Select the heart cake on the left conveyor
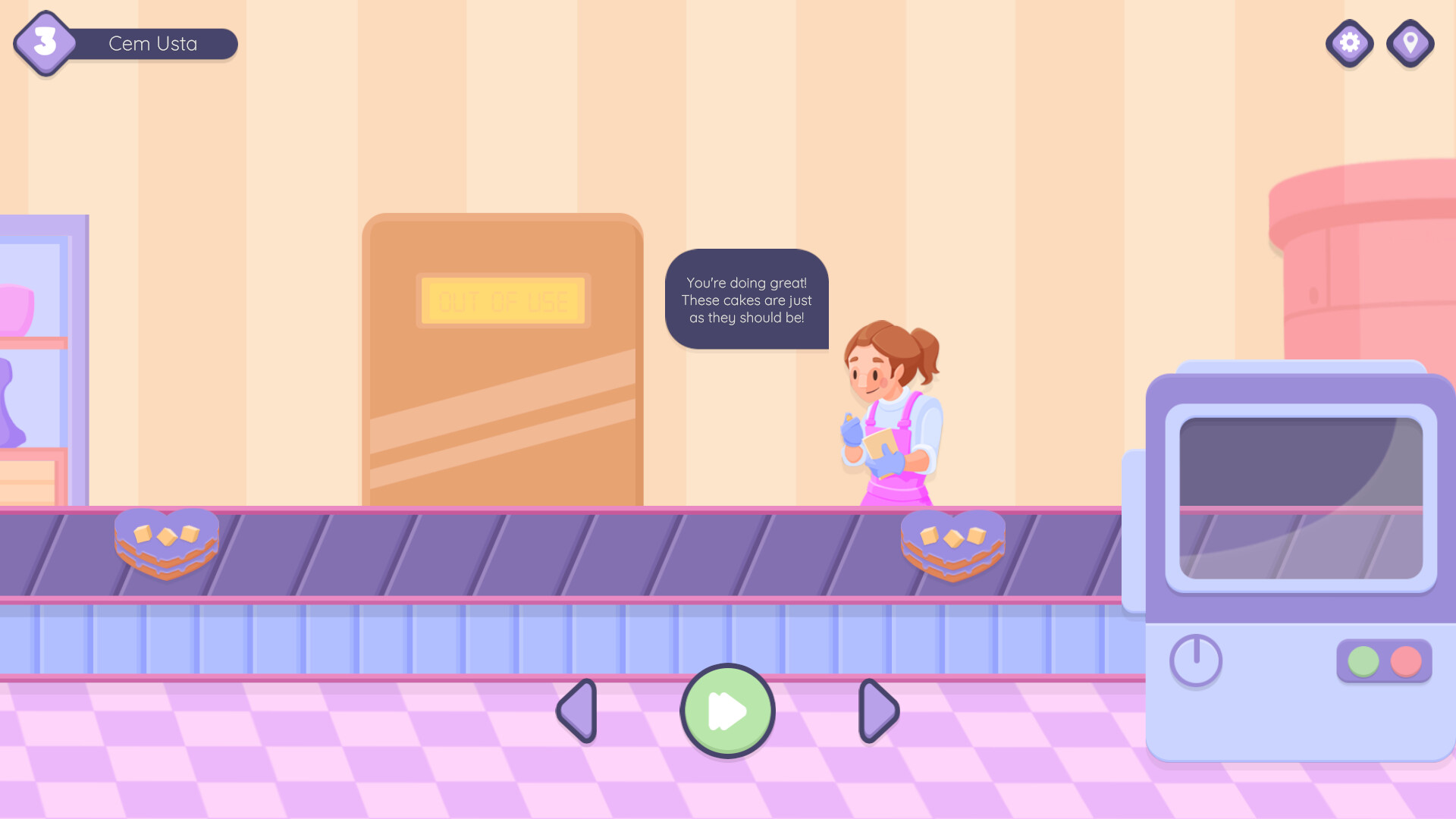The image size is (1456, 819). click(x=166, y=542)
